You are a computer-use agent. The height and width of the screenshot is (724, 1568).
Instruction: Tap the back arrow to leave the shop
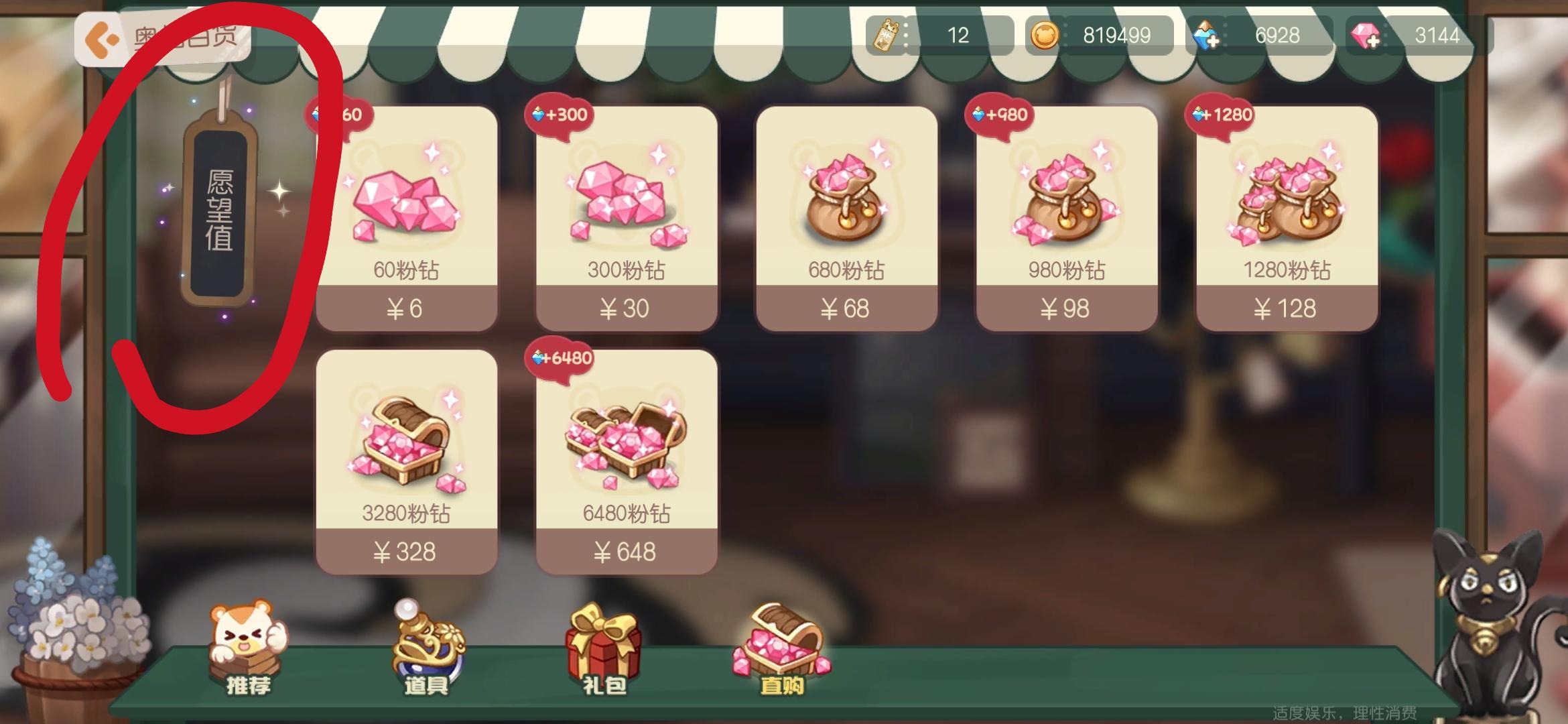(x=101, y=38)
